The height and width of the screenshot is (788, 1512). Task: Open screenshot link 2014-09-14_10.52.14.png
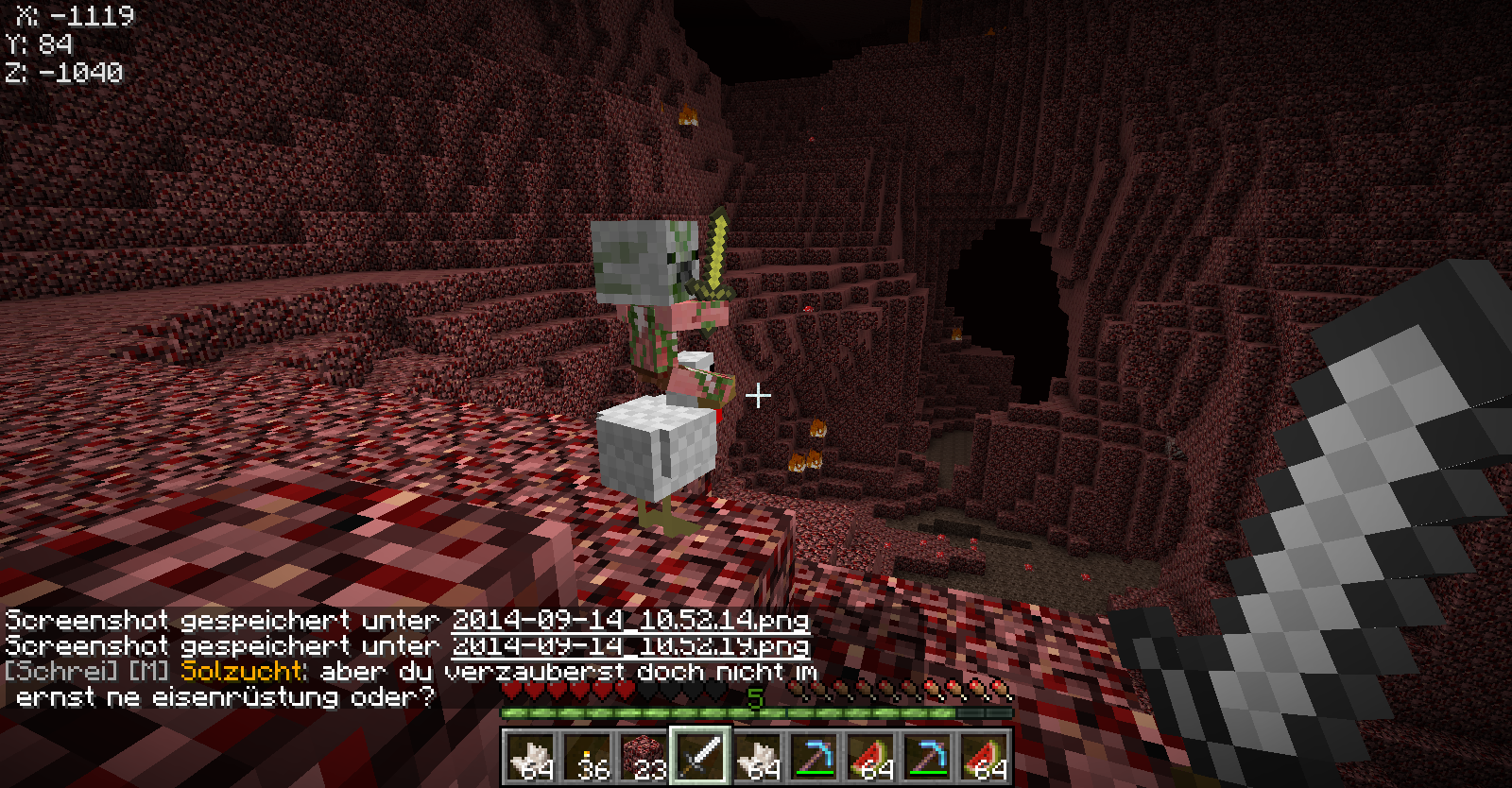pyautogui.click(x=630, y=621)
